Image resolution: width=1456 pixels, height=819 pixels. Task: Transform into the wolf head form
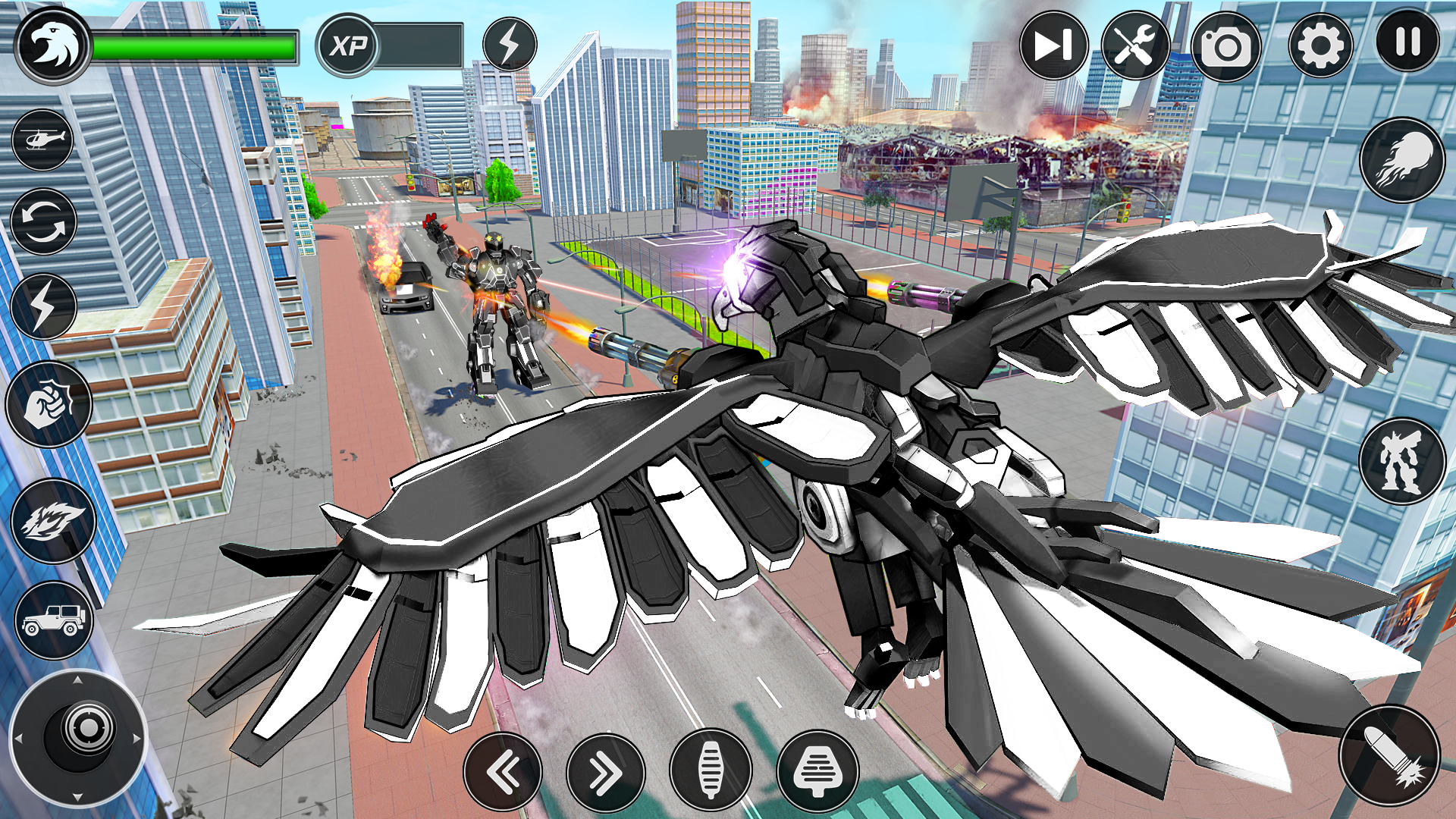[x=53, y=521]
